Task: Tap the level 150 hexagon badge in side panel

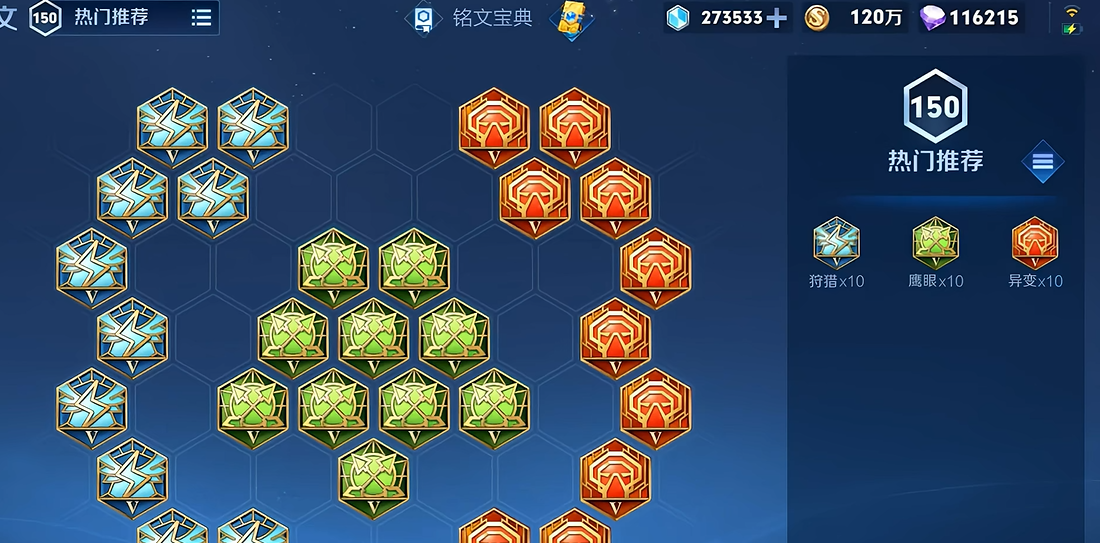Action: (x=935, y=107)
